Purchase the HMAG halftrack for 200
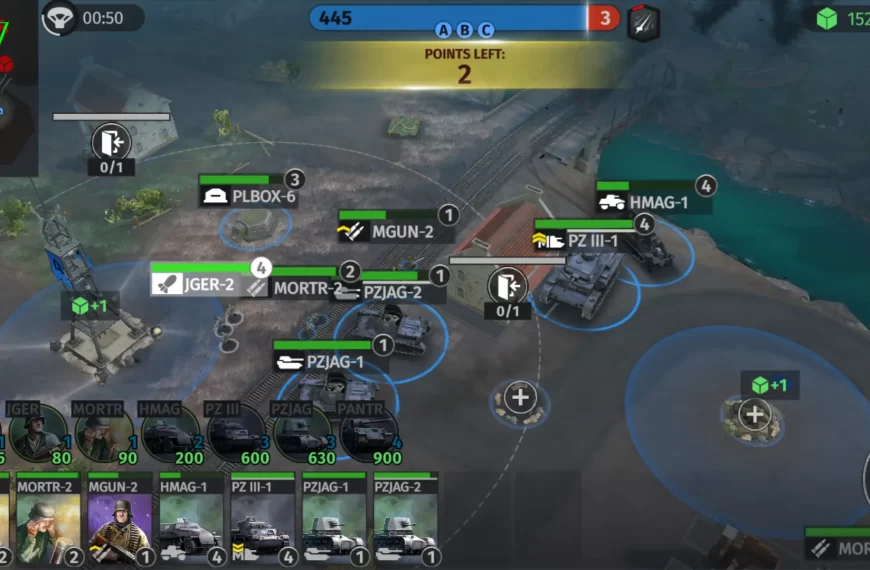The image size is (870, 570). tap(170, 433)
